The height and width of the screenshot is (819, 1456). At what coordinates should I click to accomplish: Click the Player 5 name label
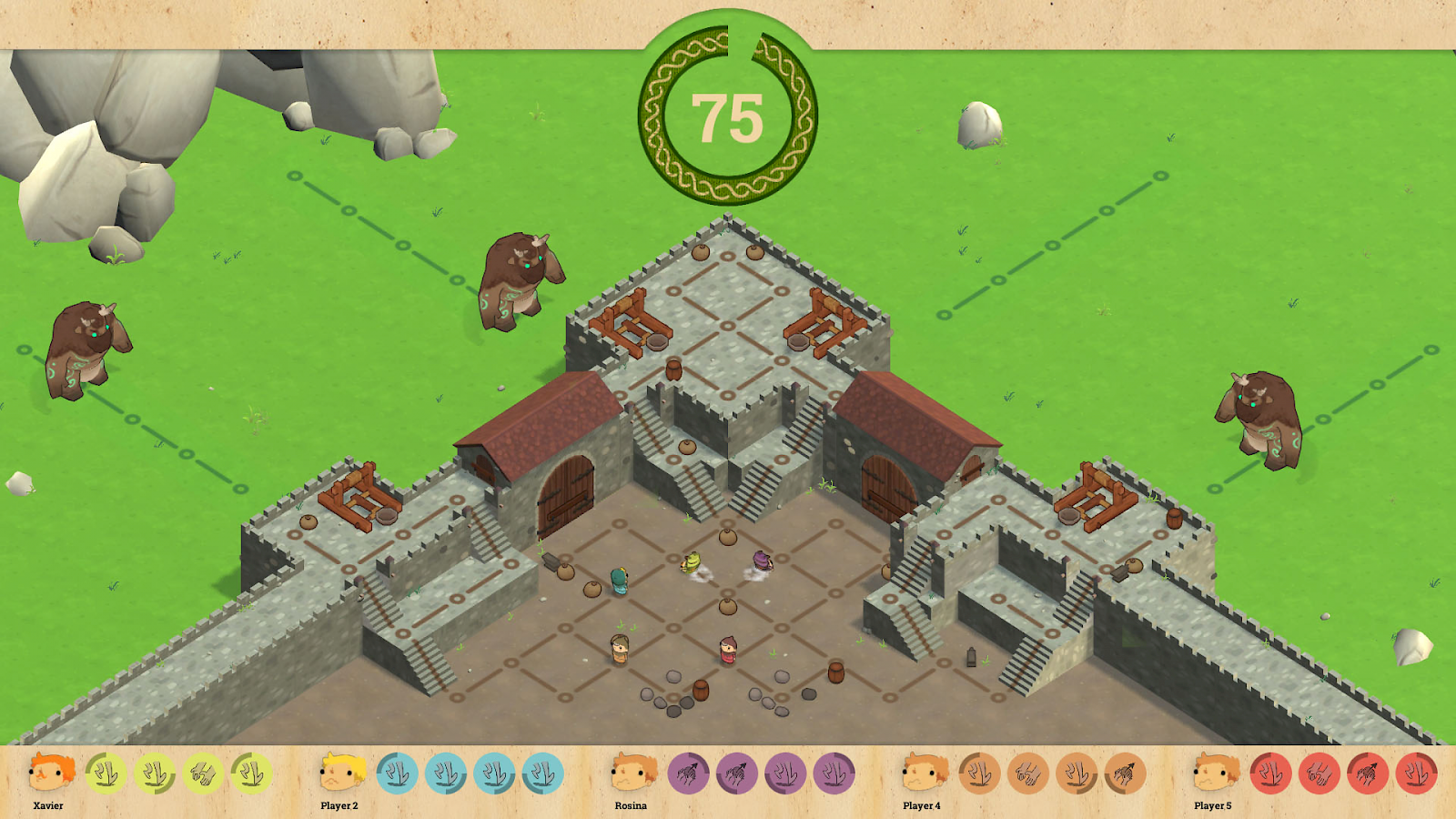tap(1213, 805)
